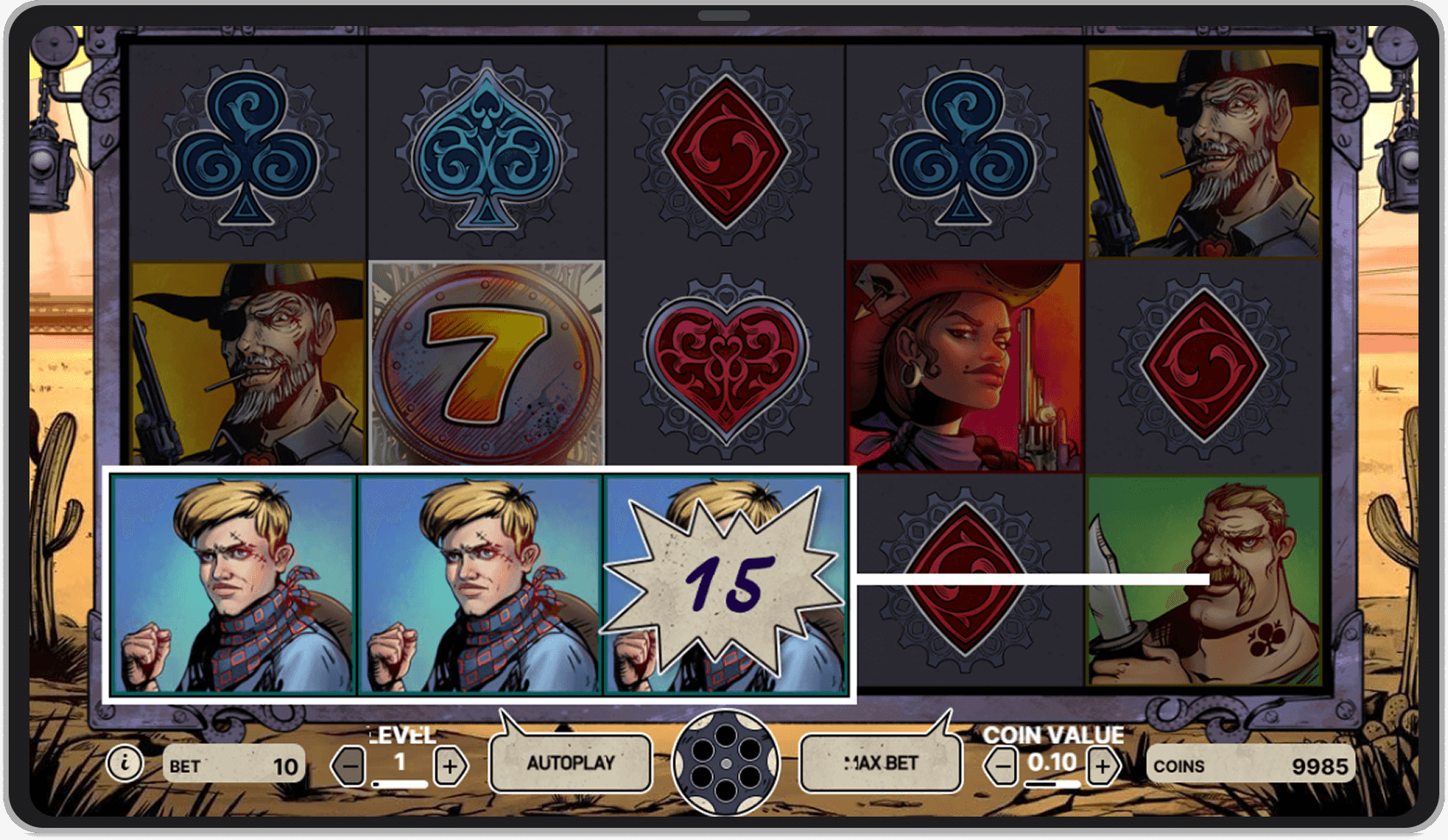Image resolution: width=1448 pixels, height=840 pixels.
Task: Click the spade symbol at top of reel two
Action: pos(486,148)
